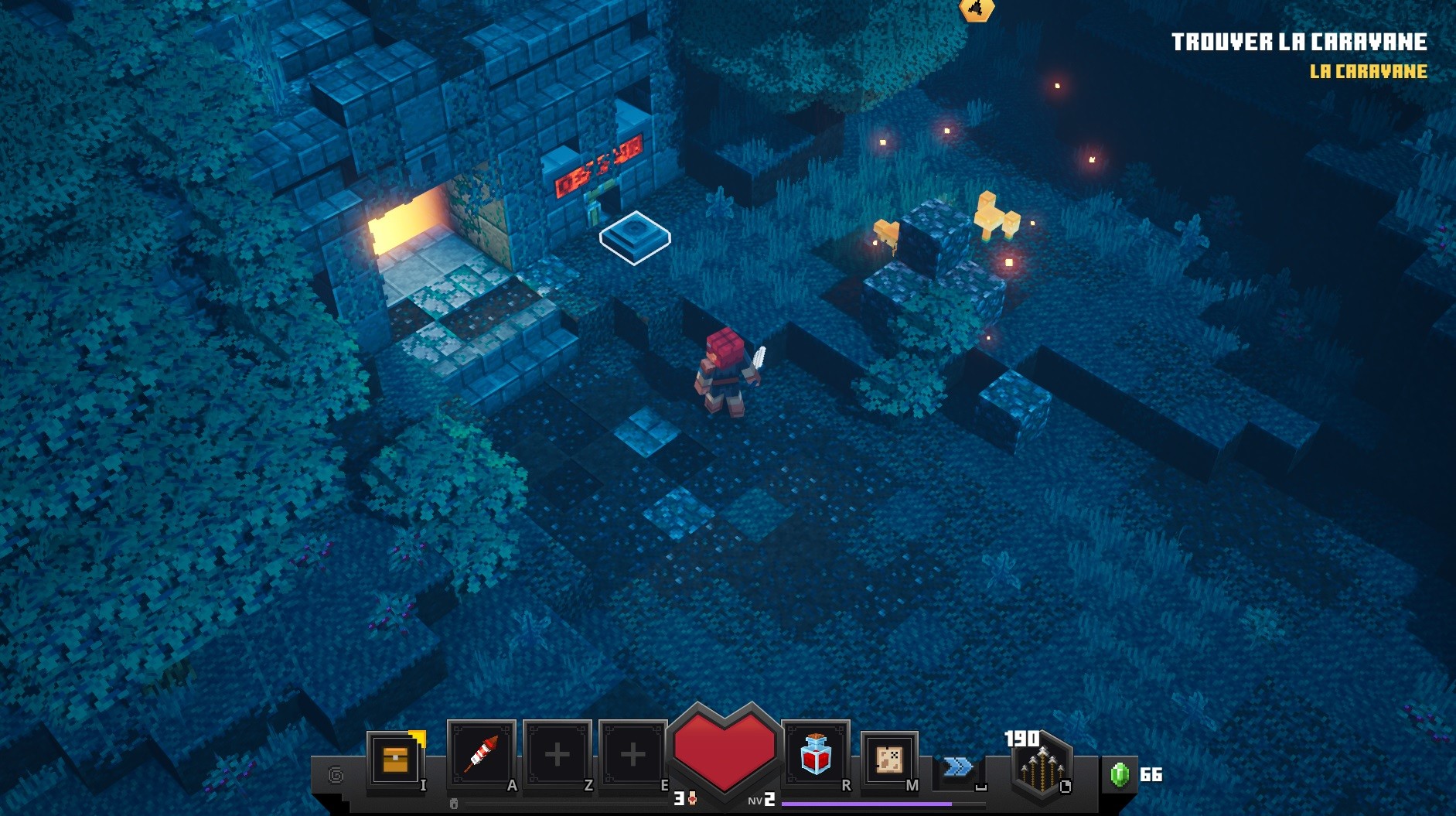Click the spiral icon beside the chest
The height and width of the screenshot is (816, 1456).
(x=336, y=774)
